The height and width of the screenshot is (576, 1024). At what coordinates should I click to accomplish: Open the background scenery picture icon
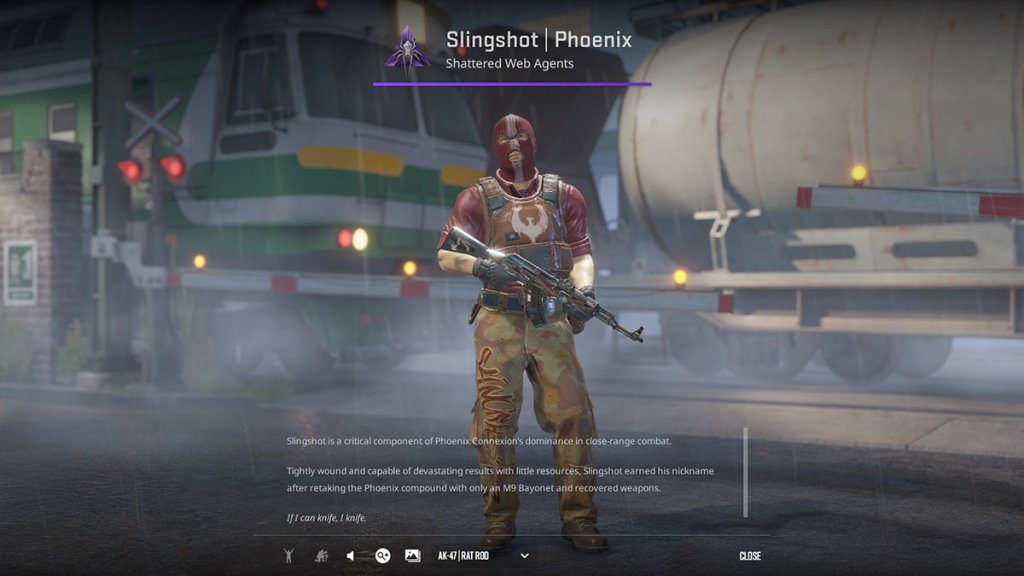(412, 556)
